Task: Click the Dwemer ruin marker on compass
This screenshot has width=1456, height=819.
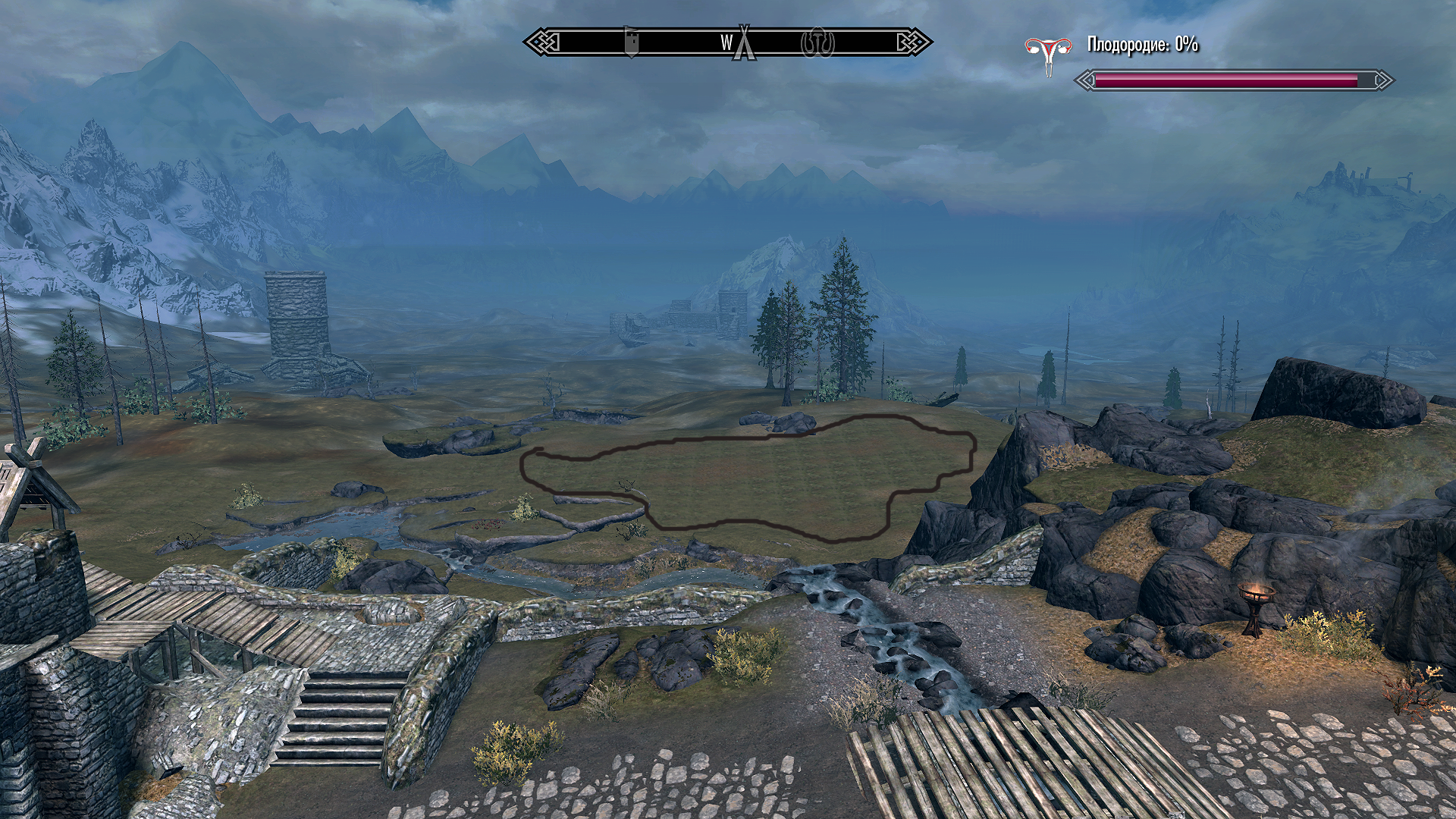Action: click(x=817, y=43)
